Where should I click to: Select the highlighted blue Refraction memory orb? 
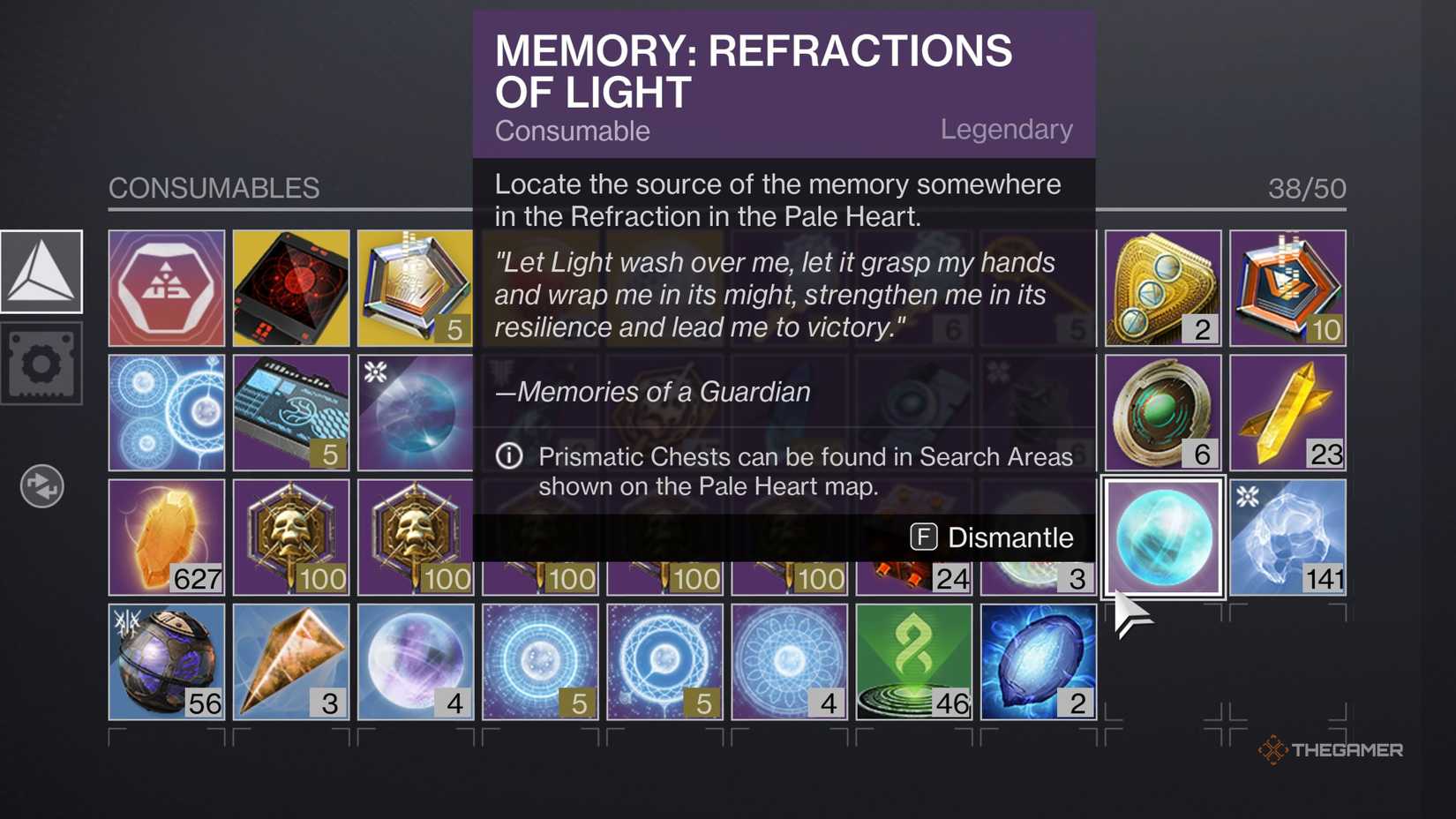tap(1162, 537)
